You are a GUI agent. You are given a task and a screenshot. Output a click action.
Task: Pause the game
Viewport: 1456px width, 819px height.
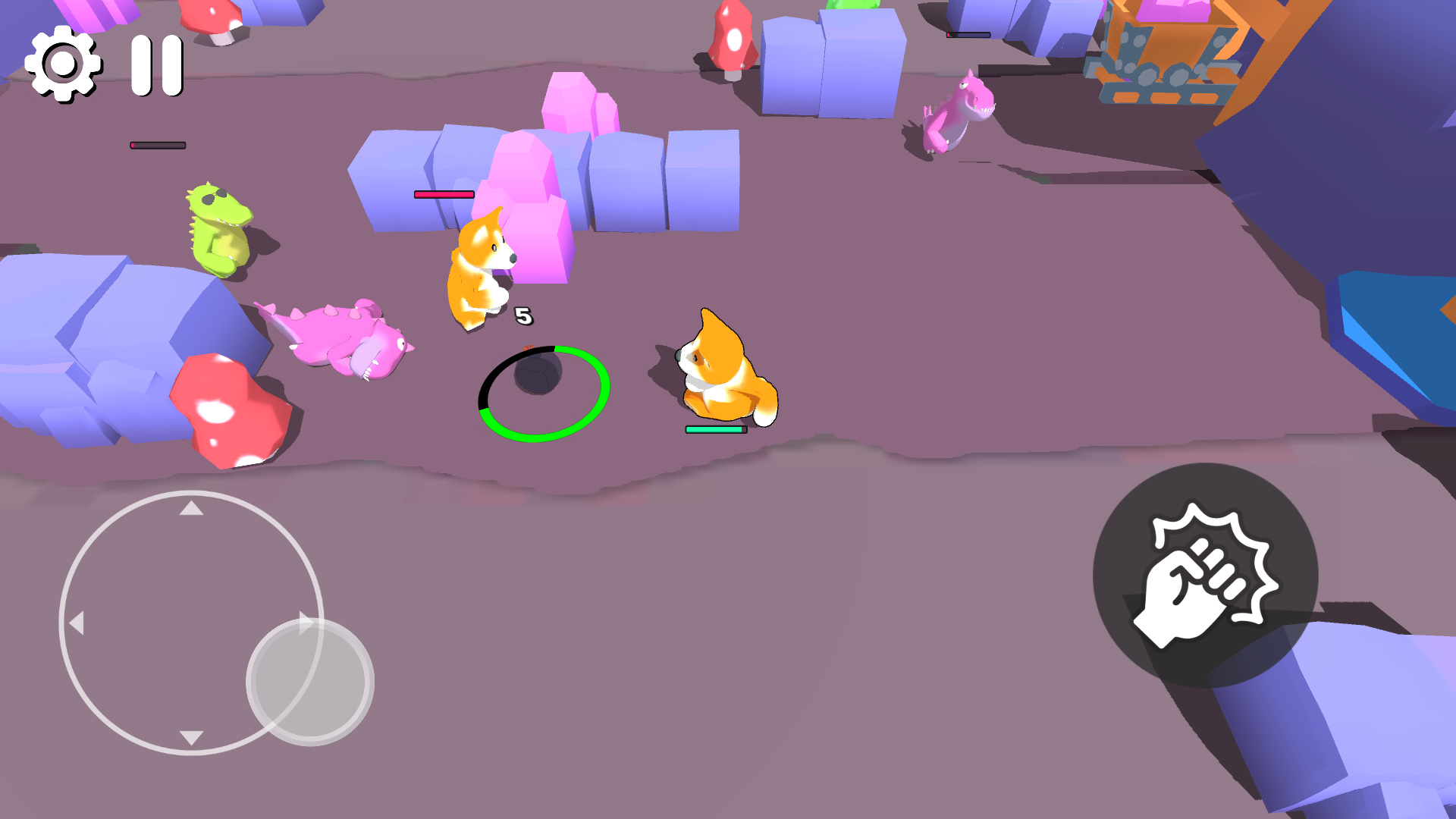[155, 64]
